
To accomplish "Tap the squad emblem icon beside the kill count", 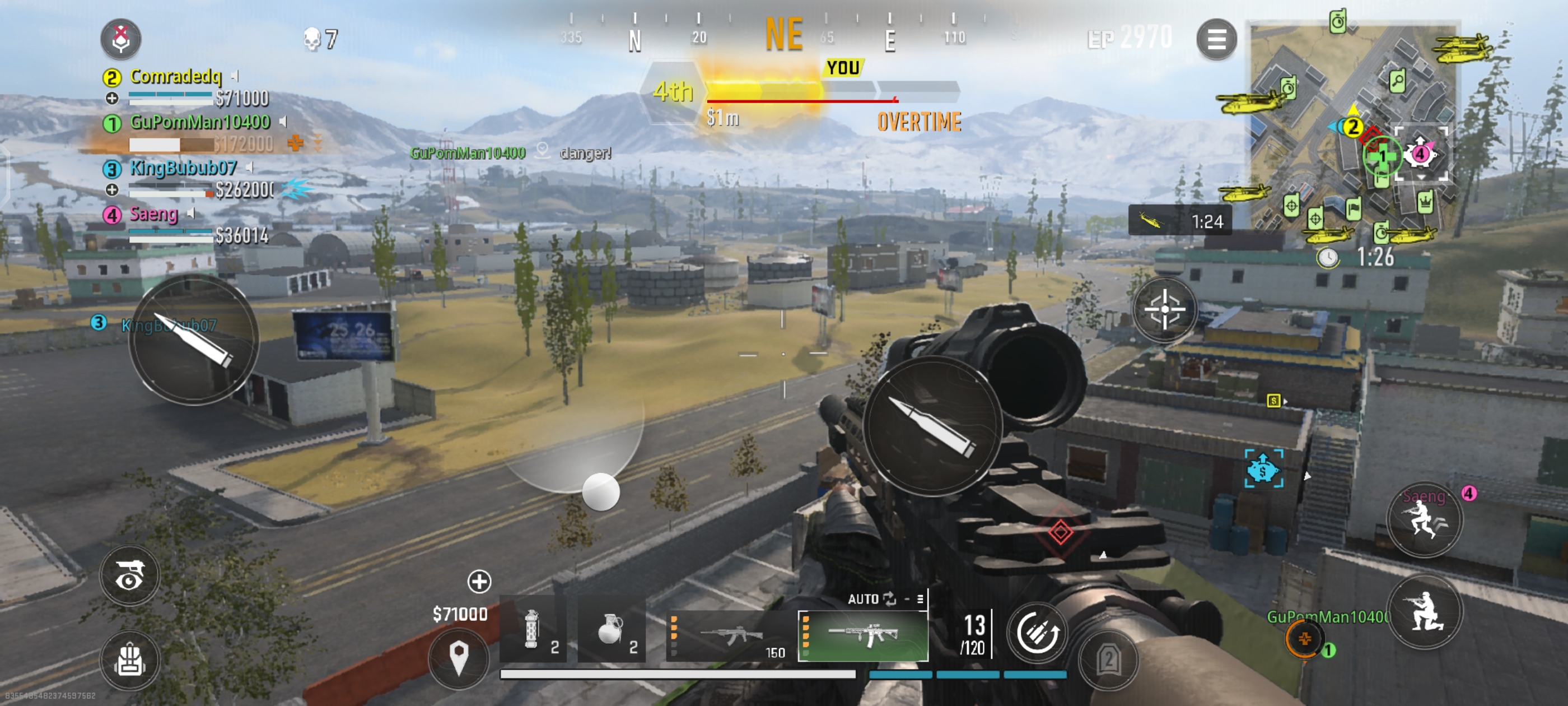I will (120, 38).
